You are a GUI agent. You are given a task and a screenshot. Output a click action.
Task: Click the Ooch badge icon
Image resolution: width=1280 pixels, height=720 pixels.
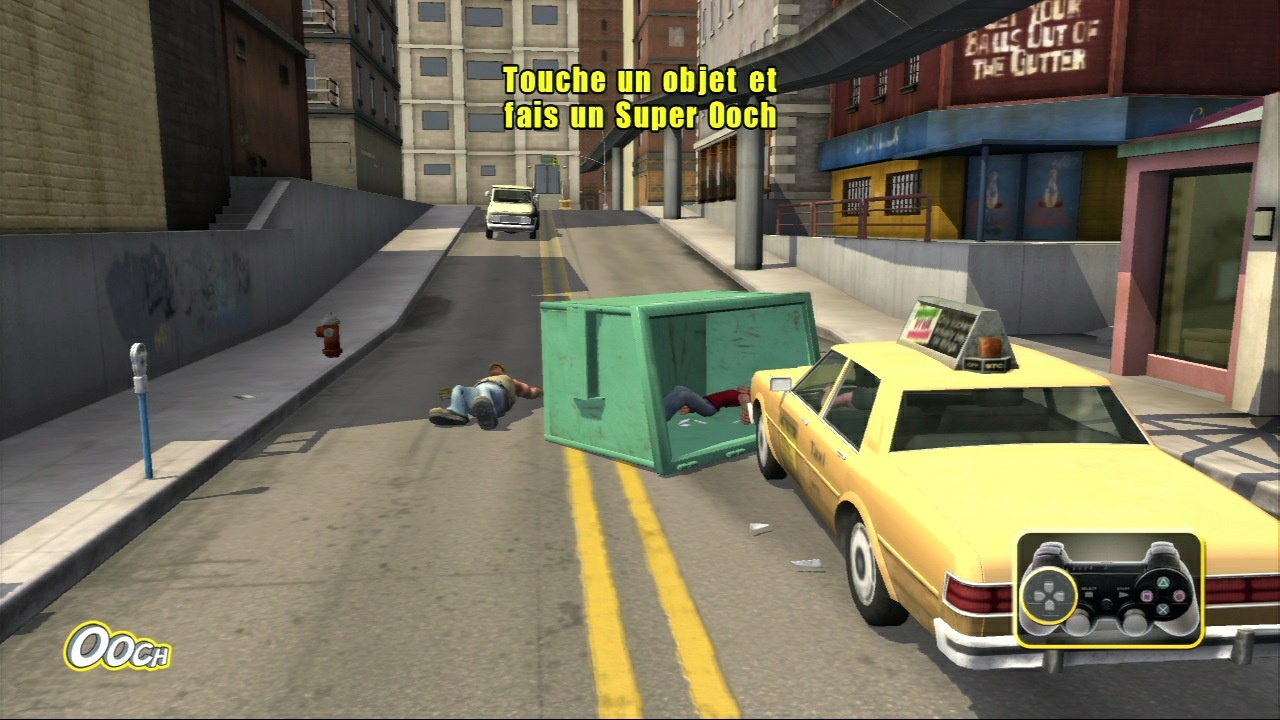pyautogui.click(x=117, y=648)
